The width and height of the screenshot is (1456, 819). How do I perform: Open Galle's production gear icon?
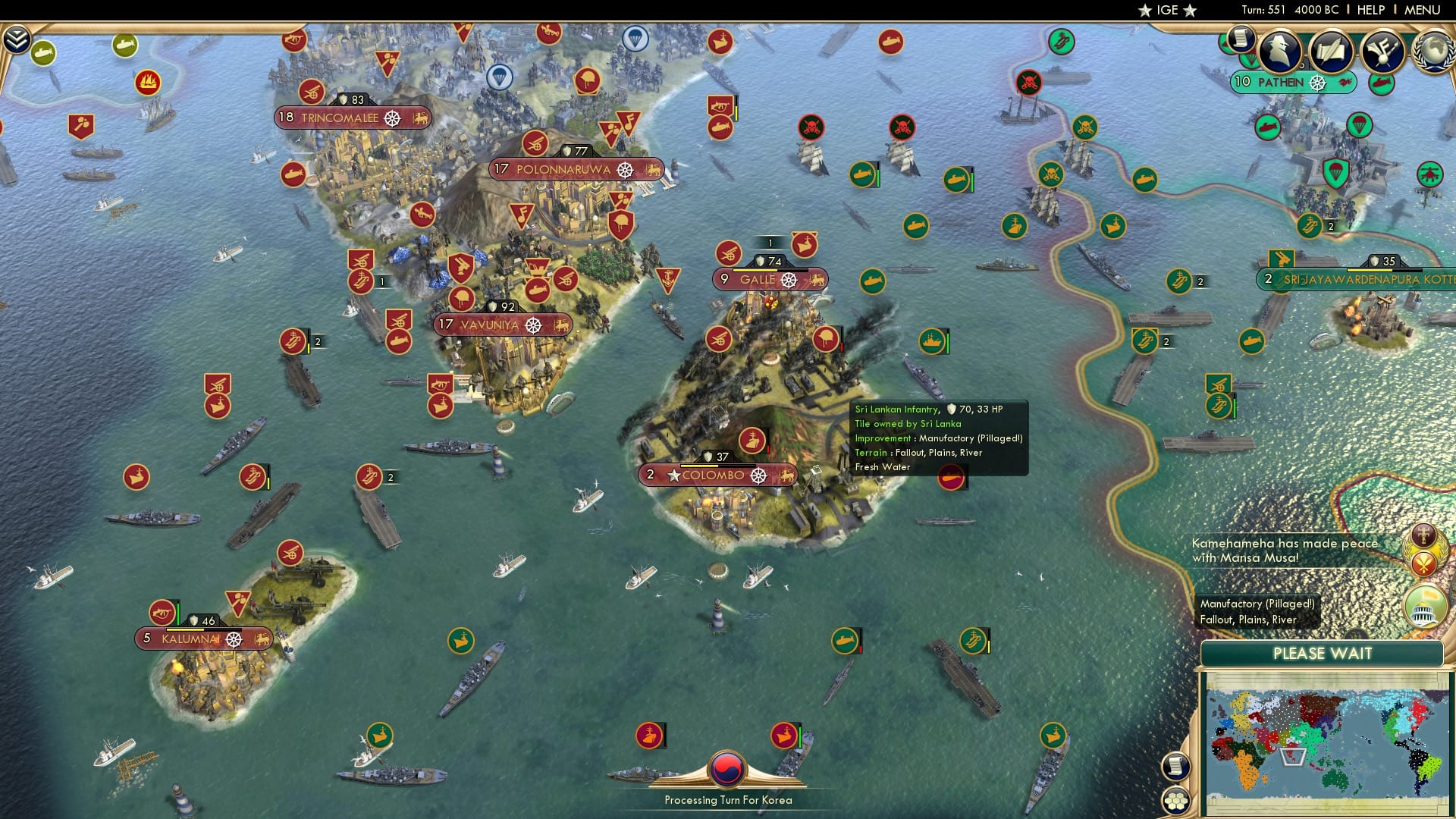pyautogui.click(x=789, y=279)
